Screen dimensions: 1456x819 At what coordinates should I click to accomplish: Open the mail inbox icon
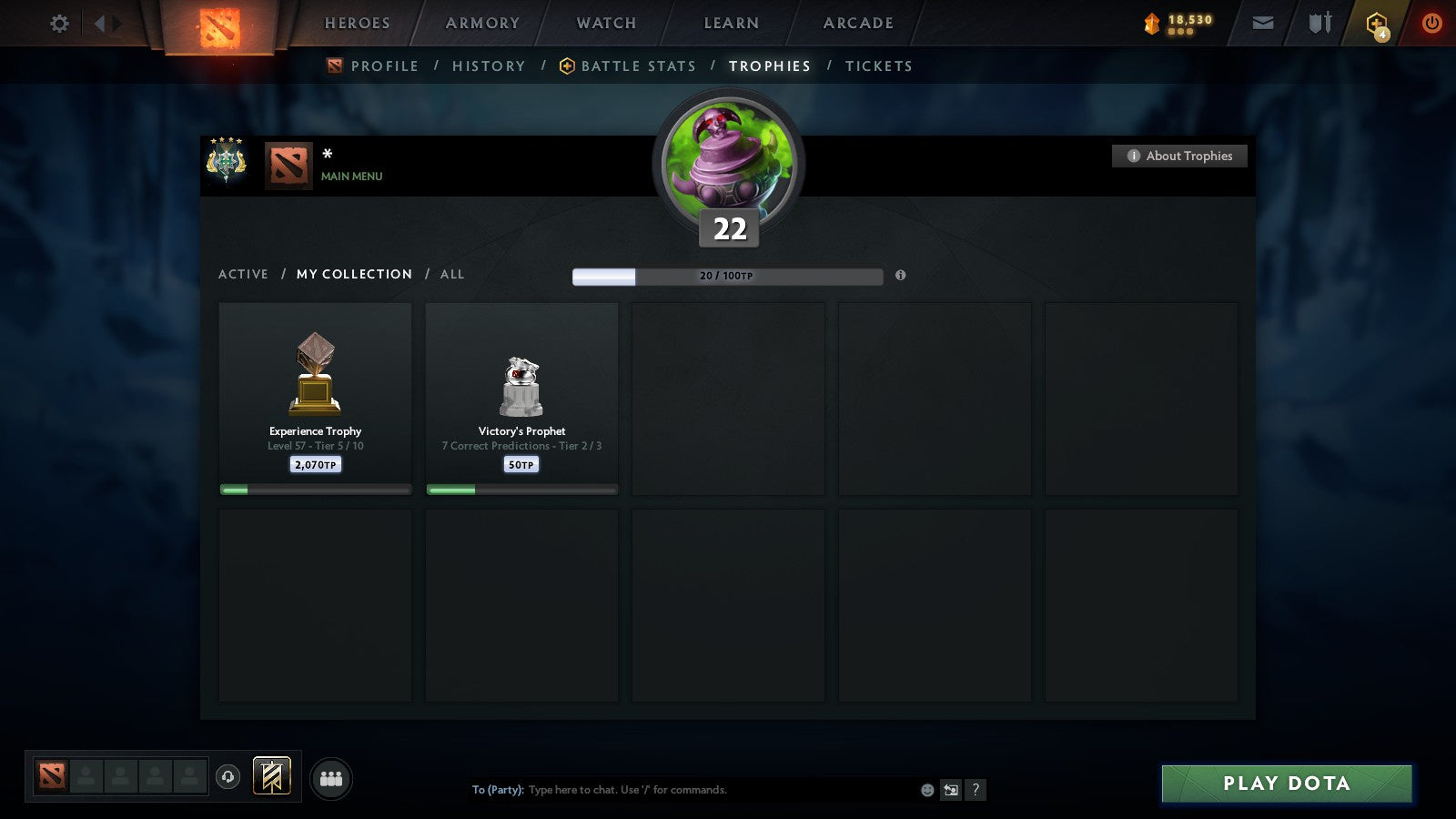(1262, 23)
